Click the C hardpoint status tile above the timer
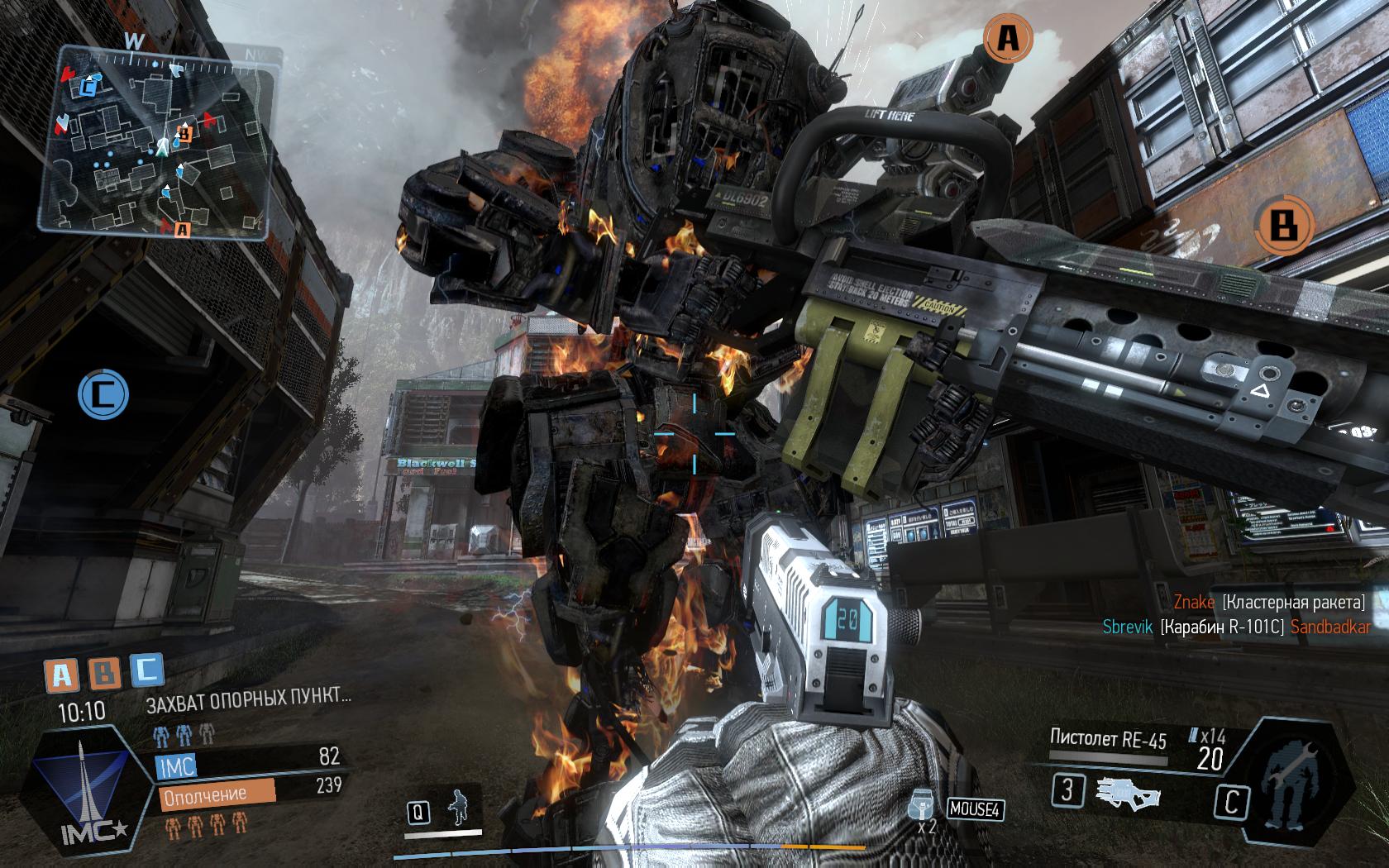This screenshot has height=868, width=1389. 146,671
